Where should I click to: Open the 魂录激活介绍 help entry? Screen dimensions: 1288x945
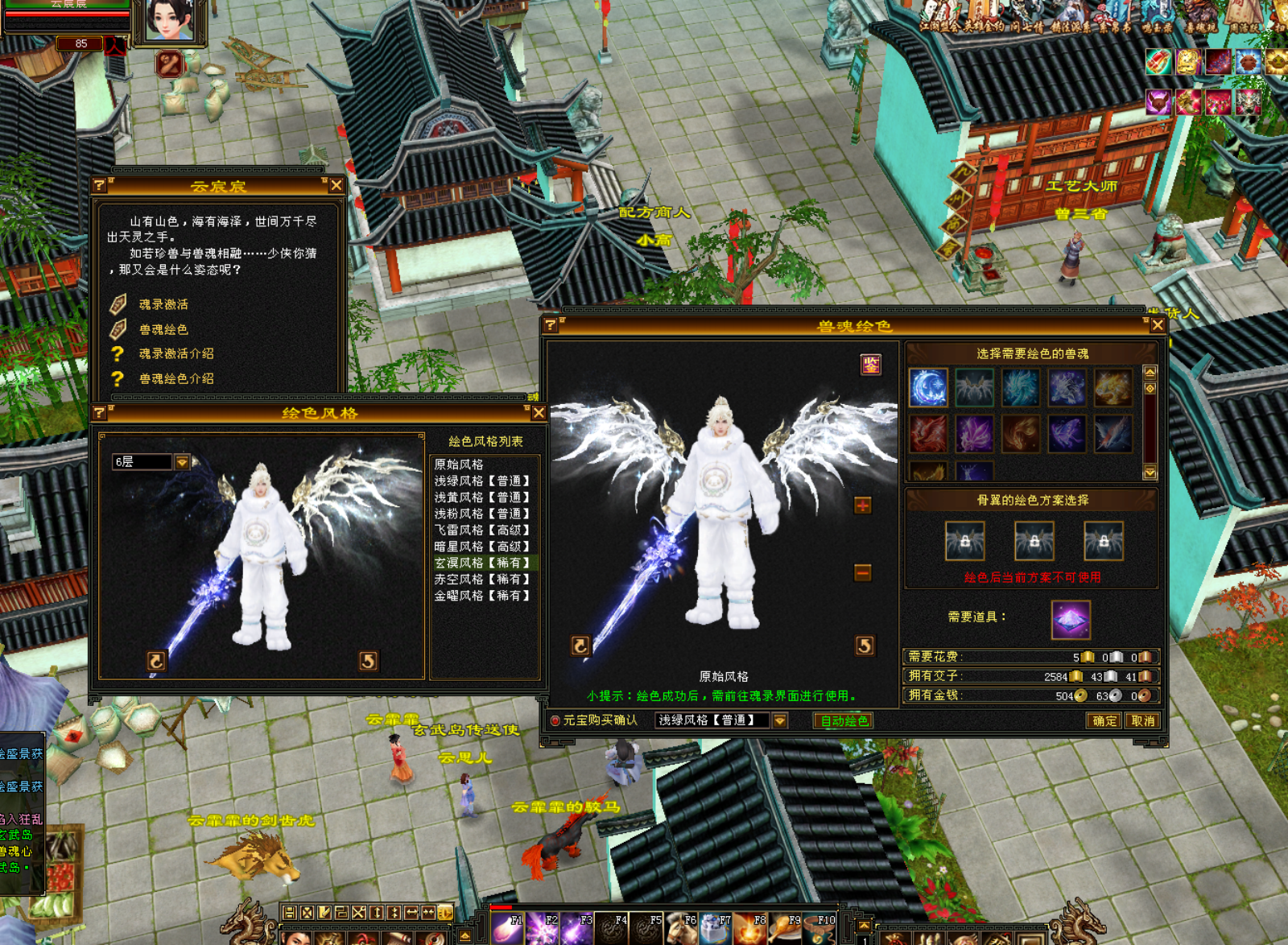coord(176,353)
